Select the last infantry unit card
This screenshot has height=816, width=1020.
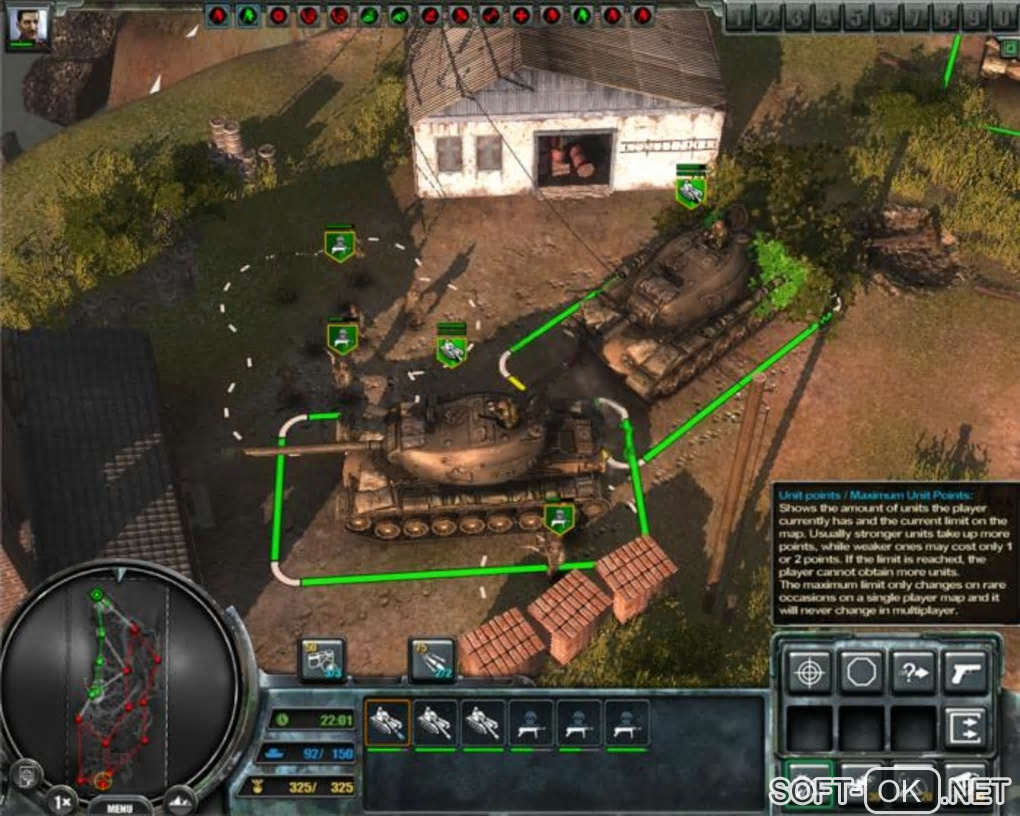[x=626, y=722]
